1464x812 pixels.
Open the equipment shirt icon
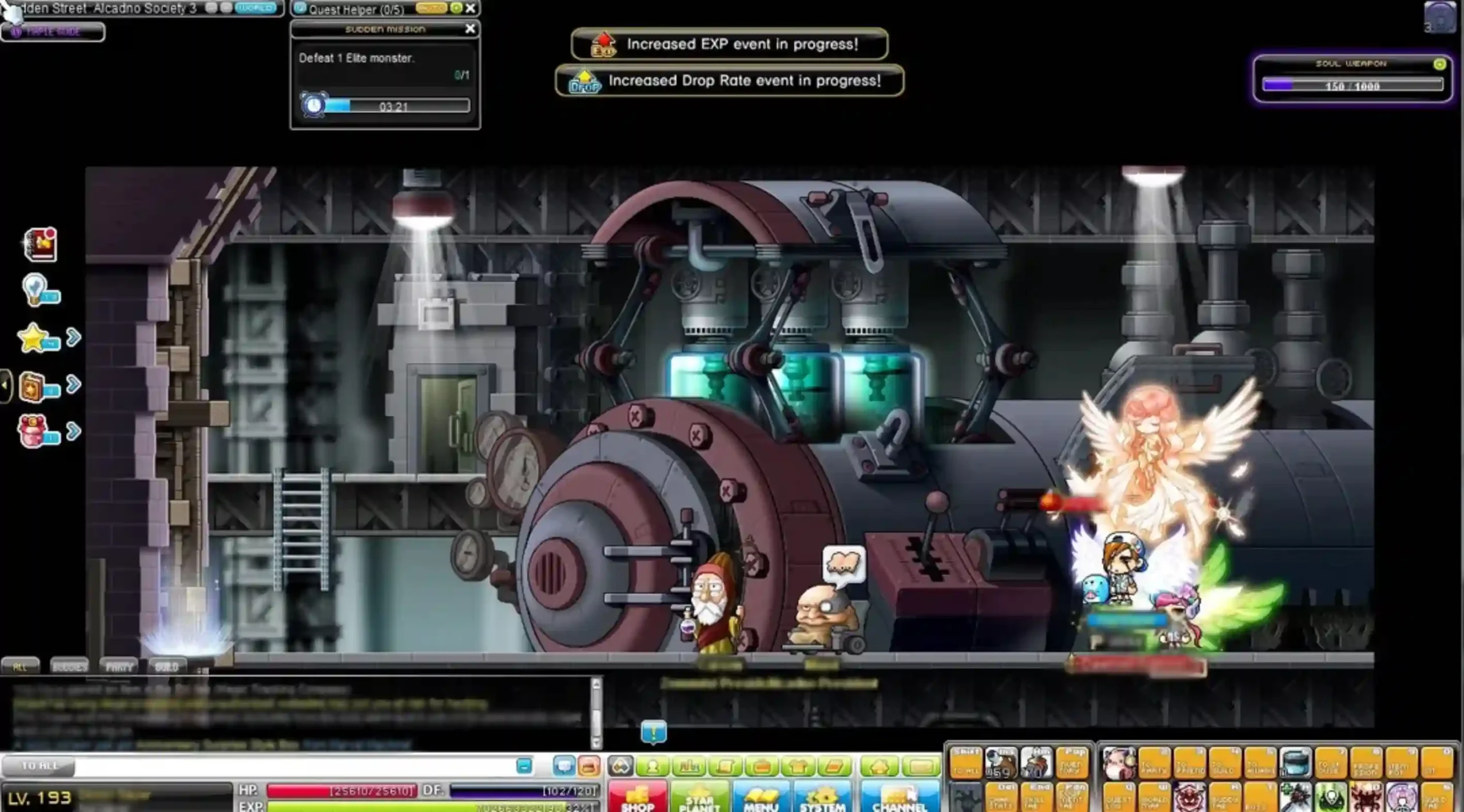[x=800, y=765]
